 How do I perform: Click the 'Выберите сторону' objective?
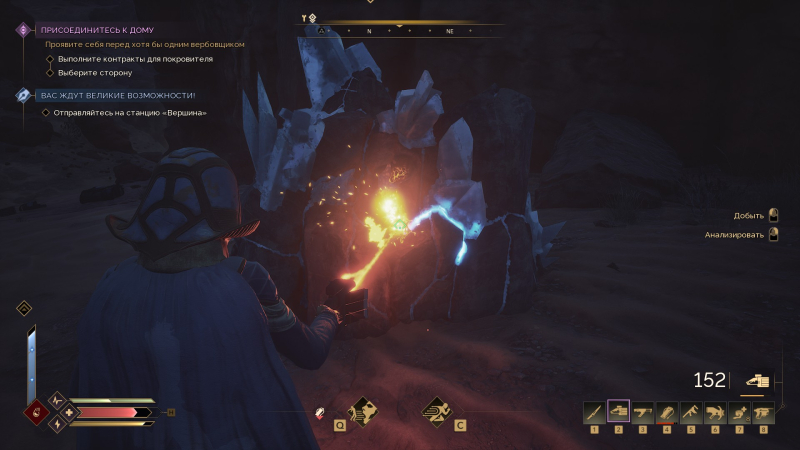coord(95,73)
